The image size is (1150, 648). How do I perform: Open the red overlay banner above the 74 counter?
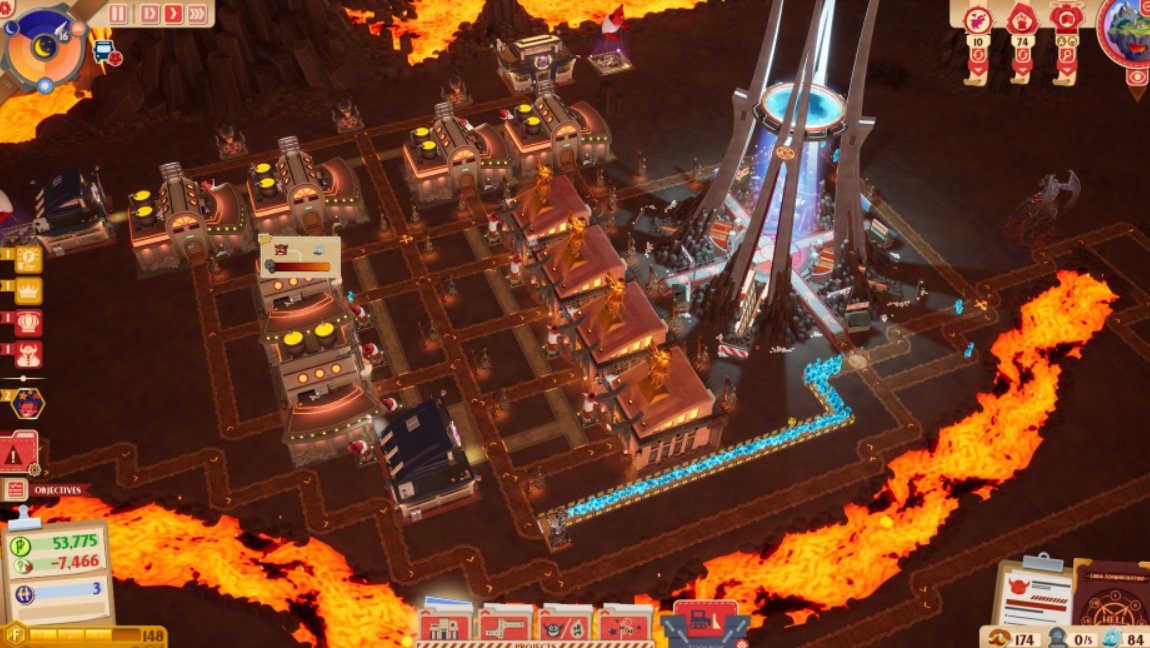(1021, 21)
